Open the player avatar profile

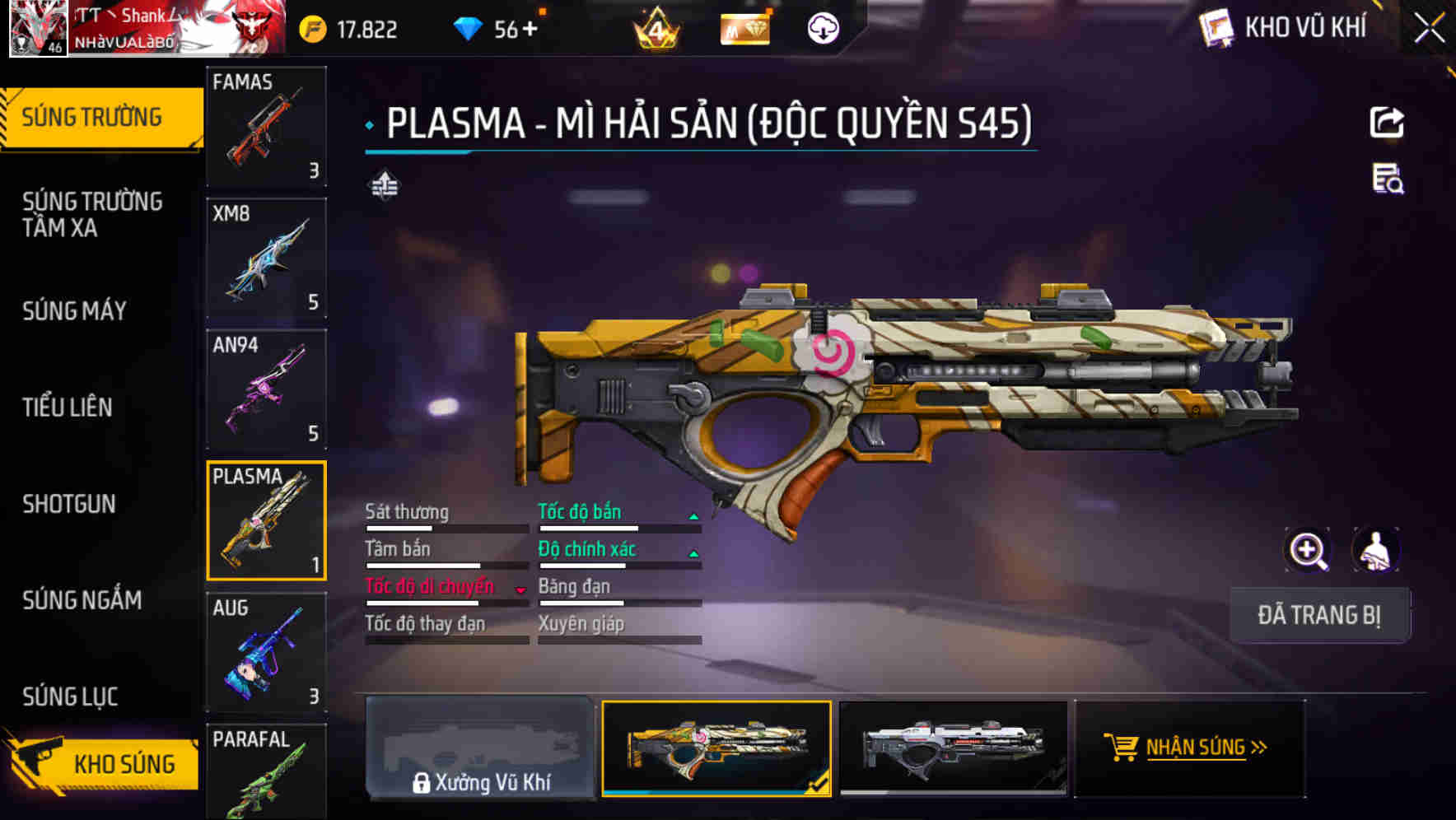39,29
